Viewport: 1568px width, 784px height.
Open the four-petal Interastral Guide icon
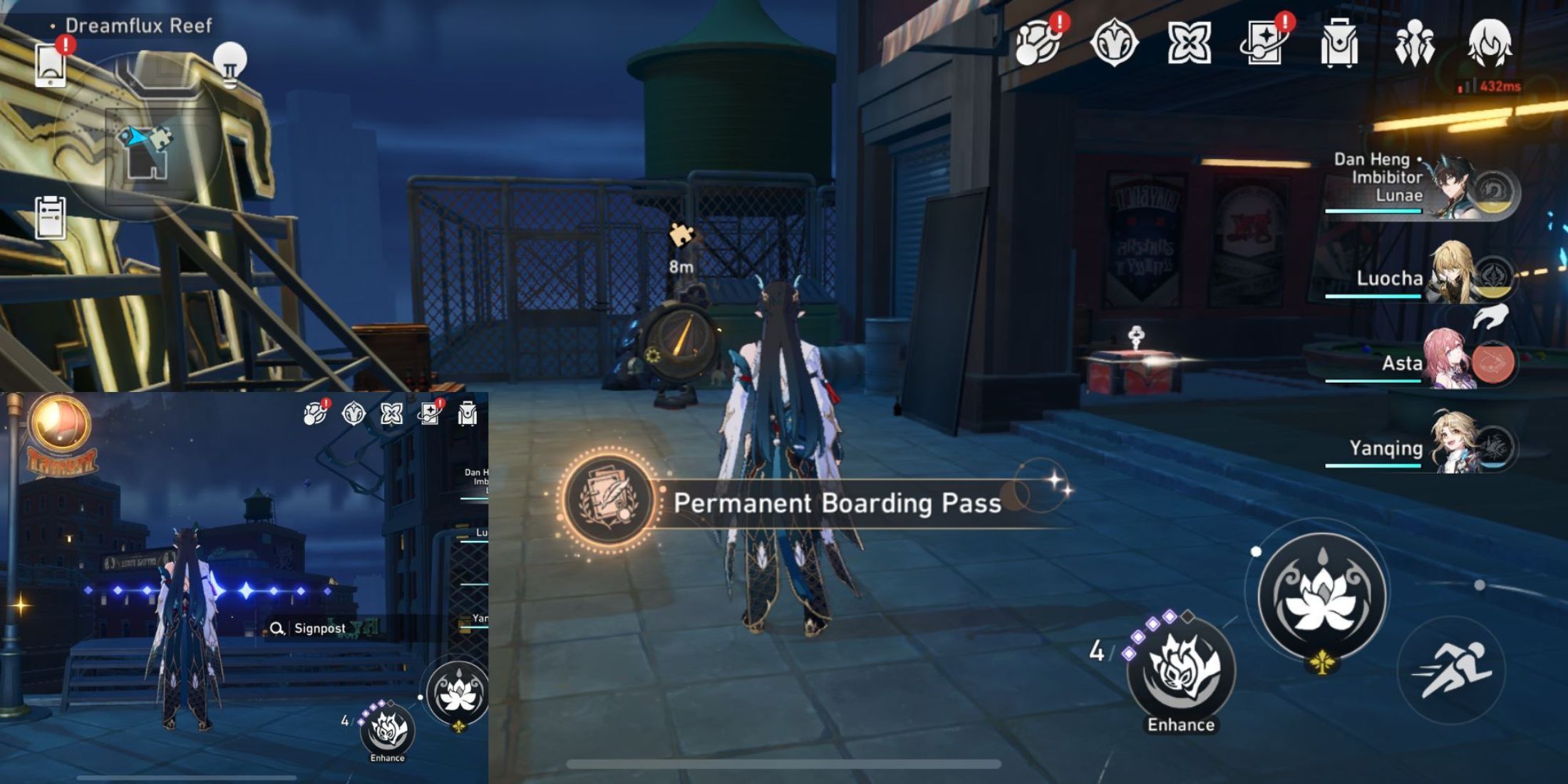[x=1191, y=44]
